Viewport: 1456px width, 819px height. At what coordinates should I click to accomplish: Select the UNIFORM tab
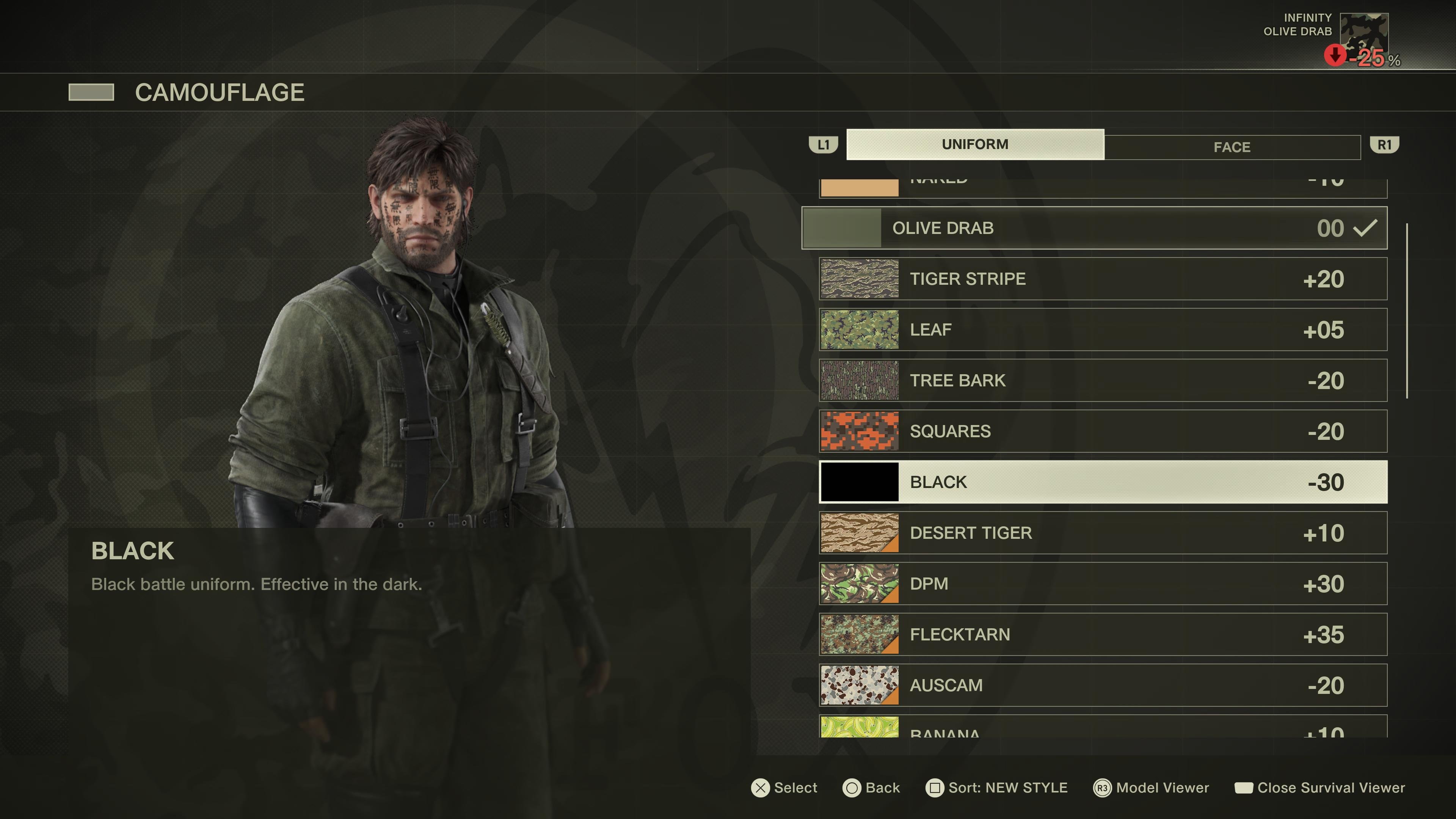pyautogui.click(x=974, y=145)
